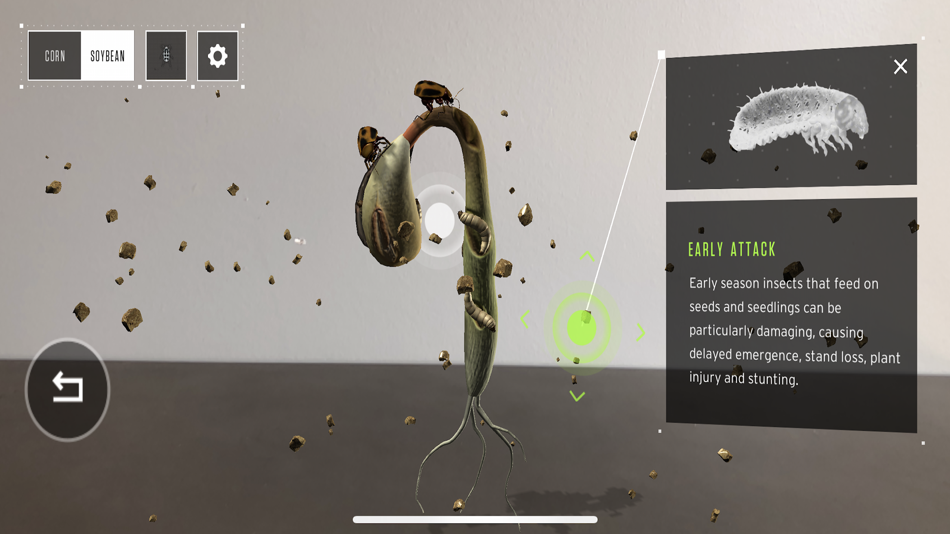Click the green right arrow beside hotspot

pyautogui.click(x=640, y=333)
